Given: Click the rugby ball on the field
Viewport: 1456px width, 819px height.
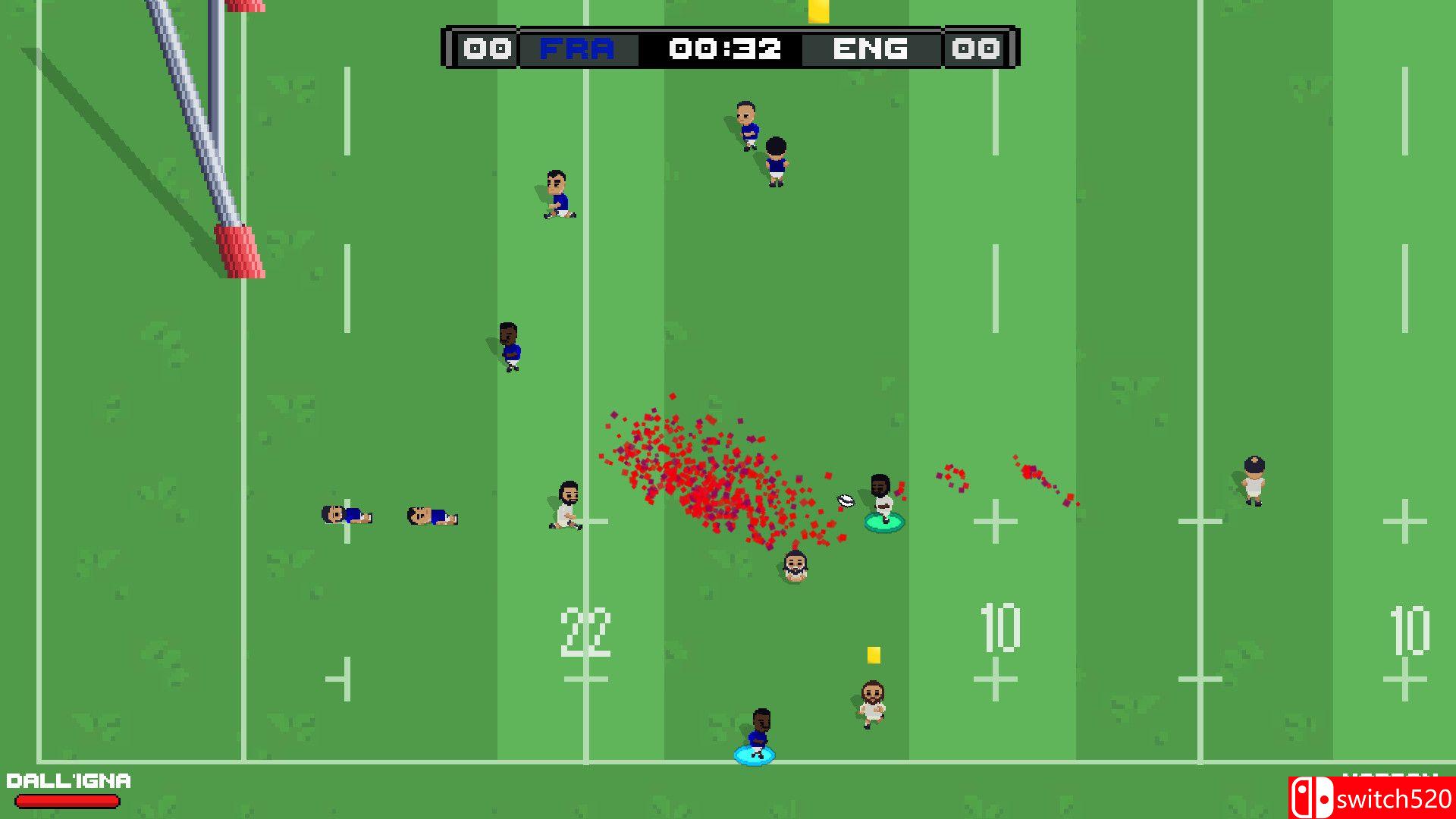Looking at the screenshot, I should pos(844,500).
